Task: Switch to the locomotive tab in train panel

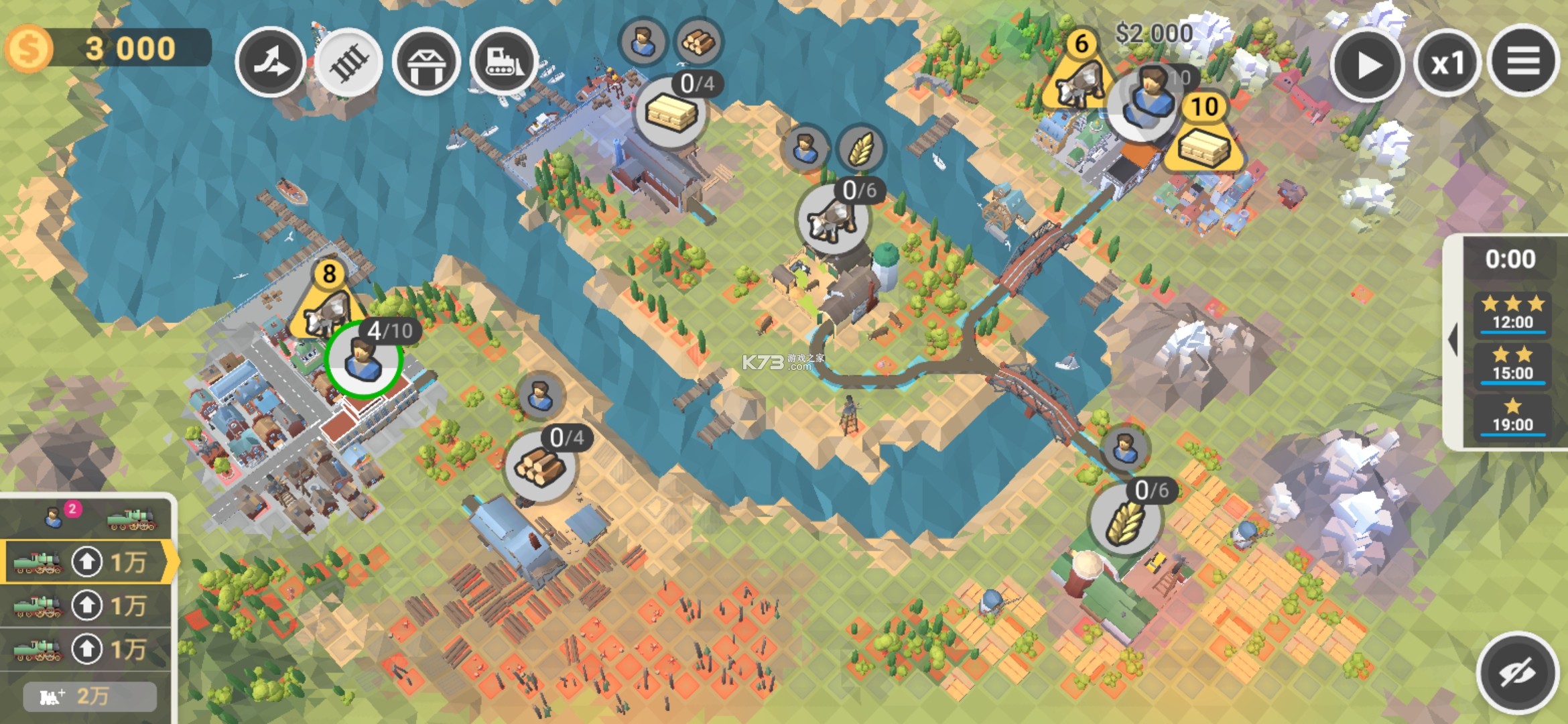Action: point(132,519)
